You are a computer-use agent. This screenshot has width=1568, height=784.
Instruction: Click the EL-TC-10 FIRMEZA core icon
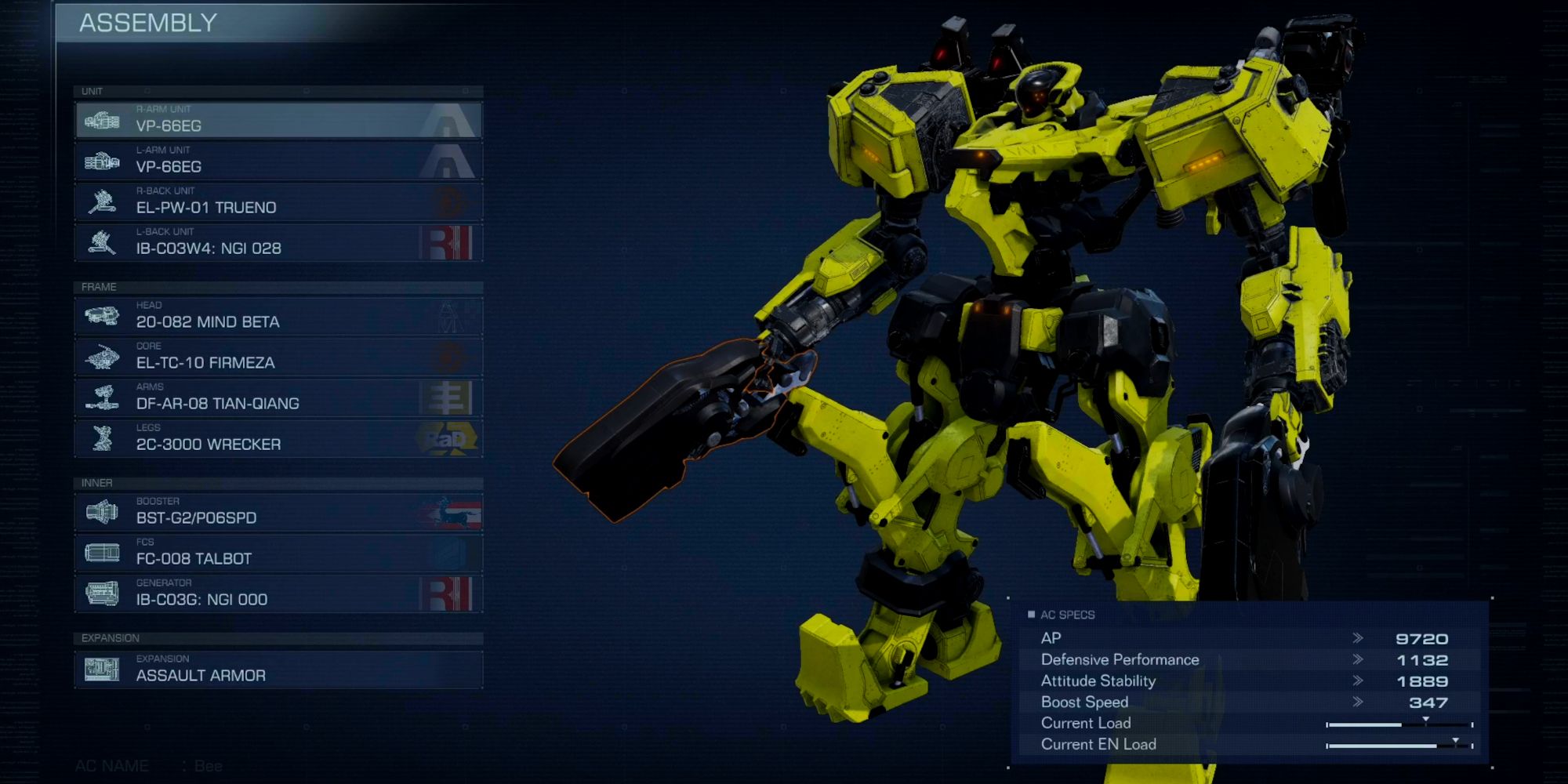[x=103, y=356]
